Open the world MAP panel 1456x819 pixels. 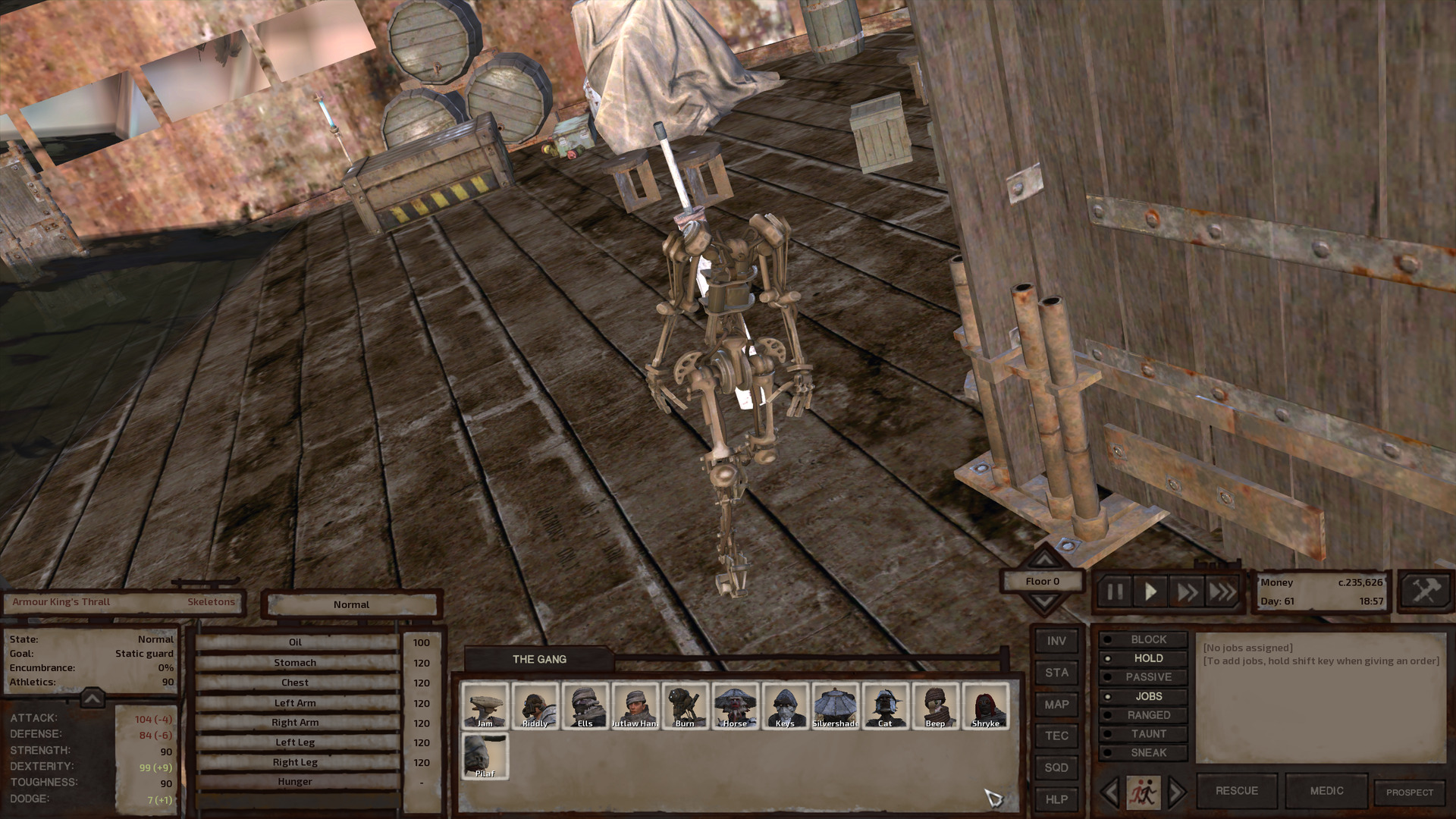tap(1056, 704)
